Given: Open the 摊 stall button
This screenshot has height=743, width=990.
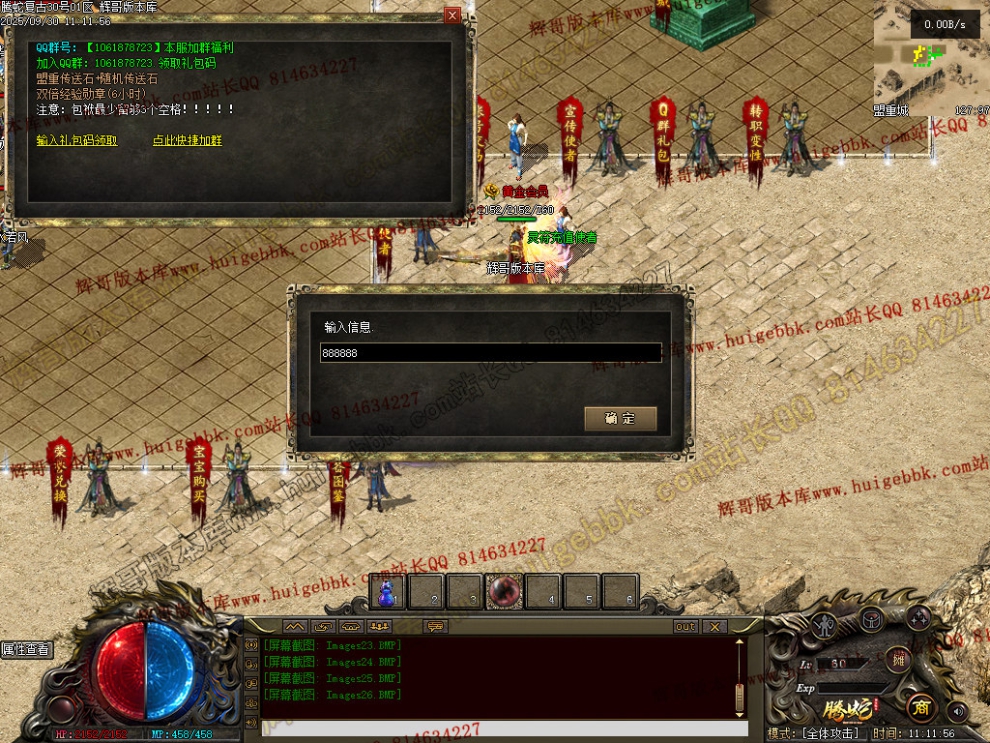Looking at the screenshot, I should coord(897,659).
